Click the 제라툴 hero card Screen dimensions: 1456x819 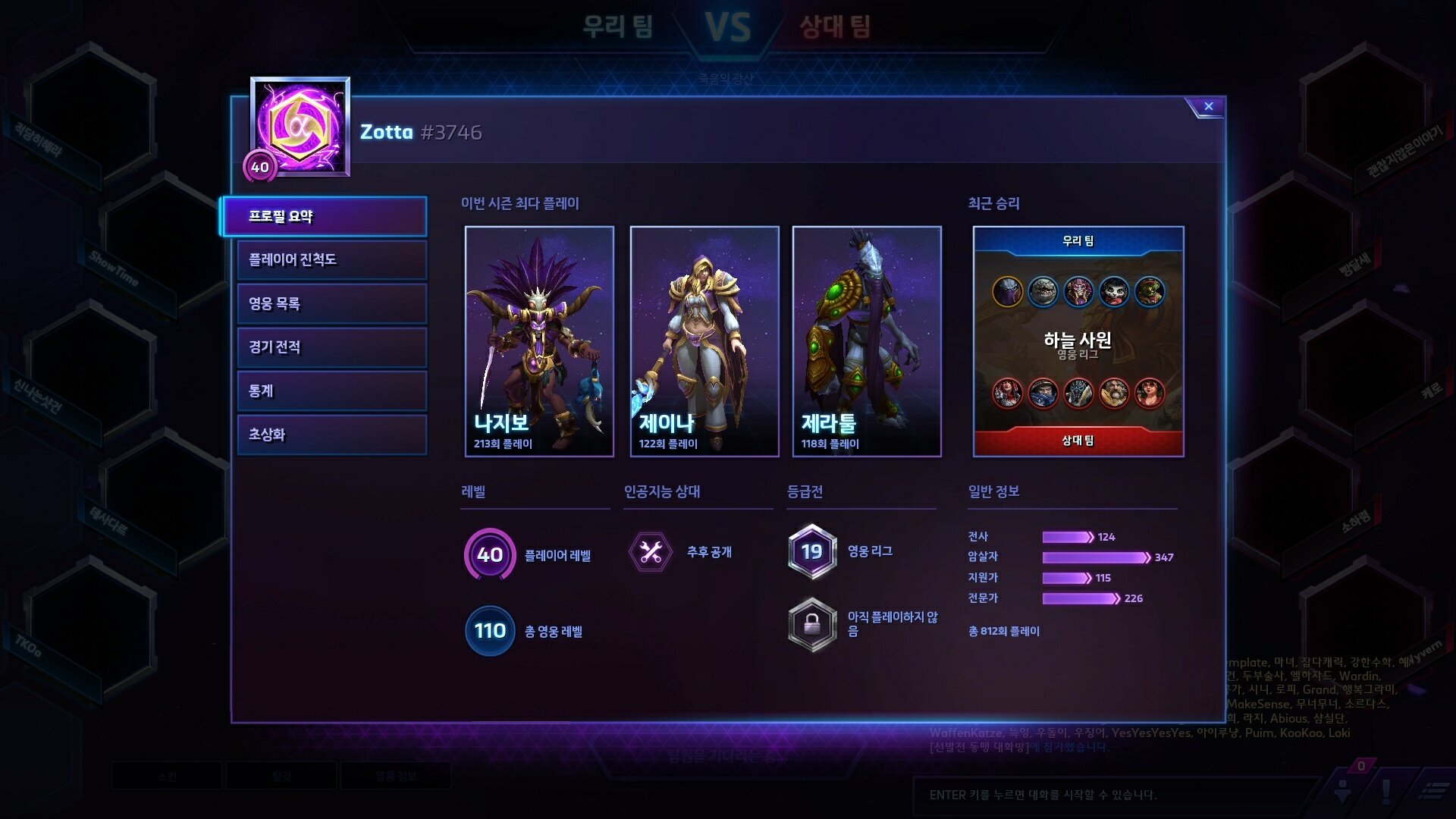[867, 341]
